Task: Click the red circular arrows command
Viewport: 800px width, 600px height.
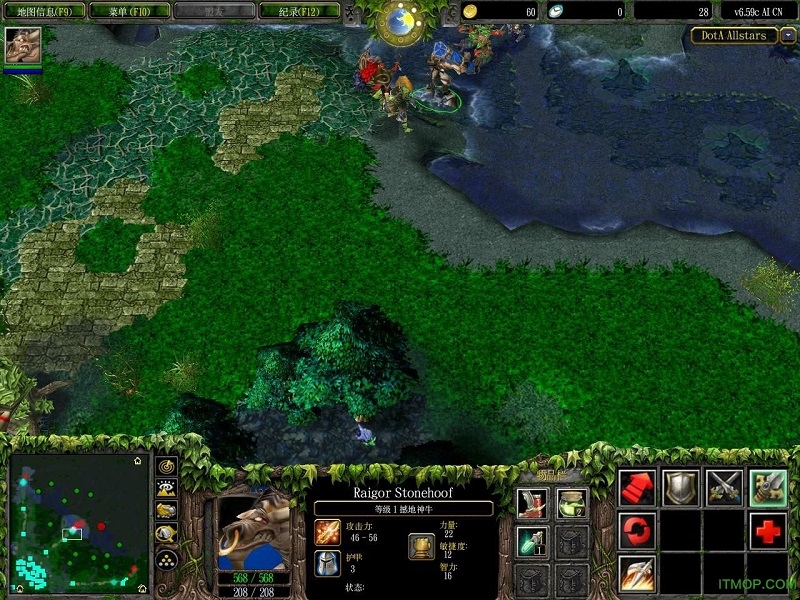Action: 637,530
